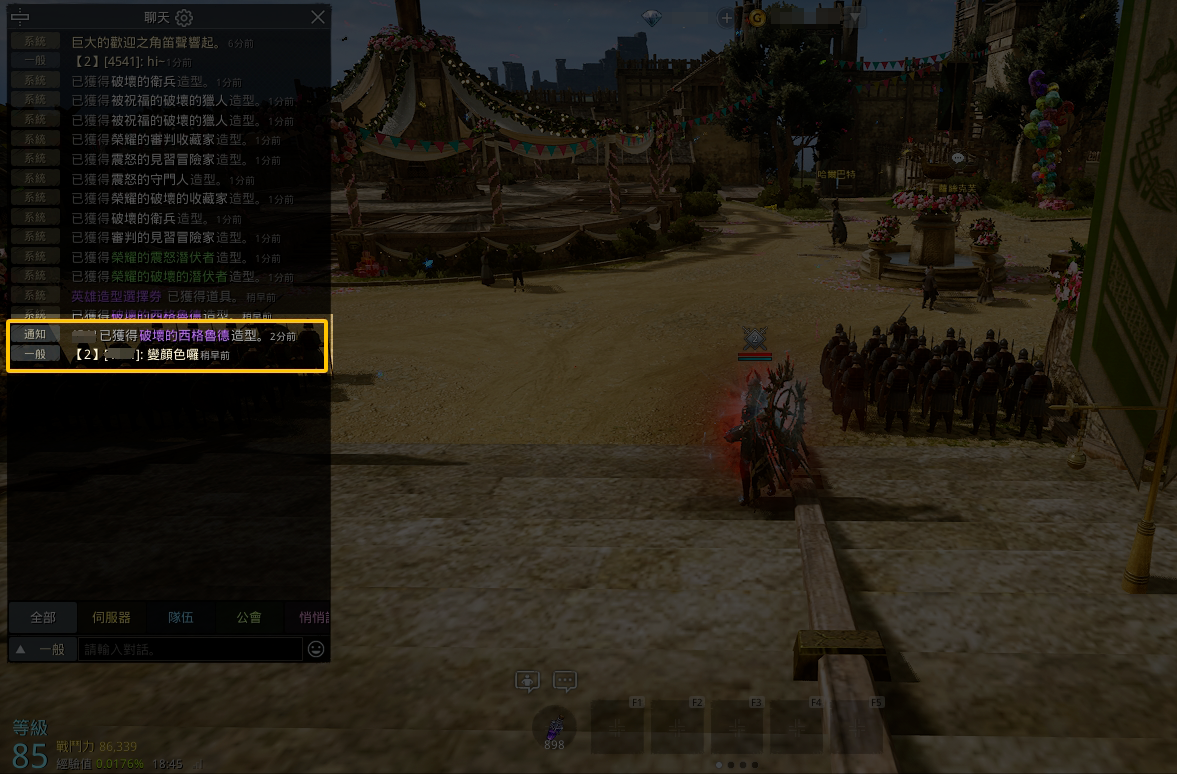Select the potion slot showing 898
1177x774 pixels.
click(554, 727)
